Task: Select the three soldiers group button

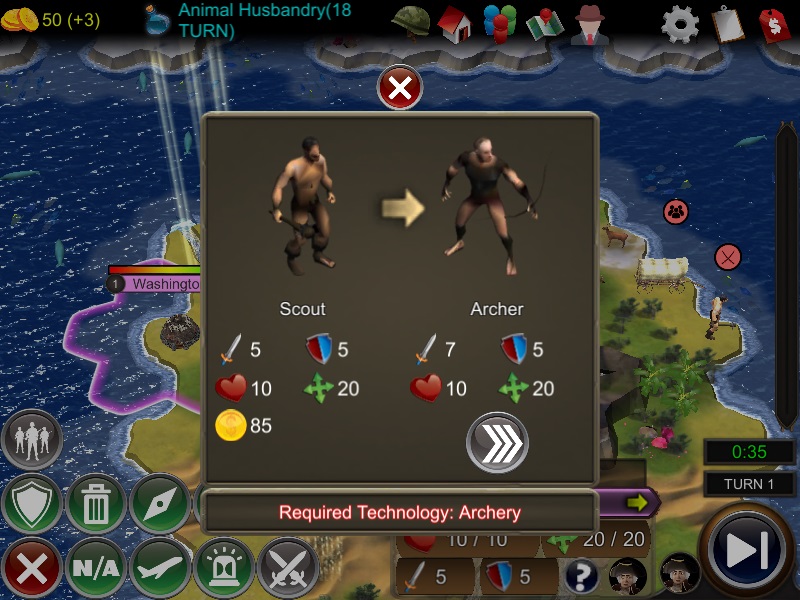Action: point(32,440)
